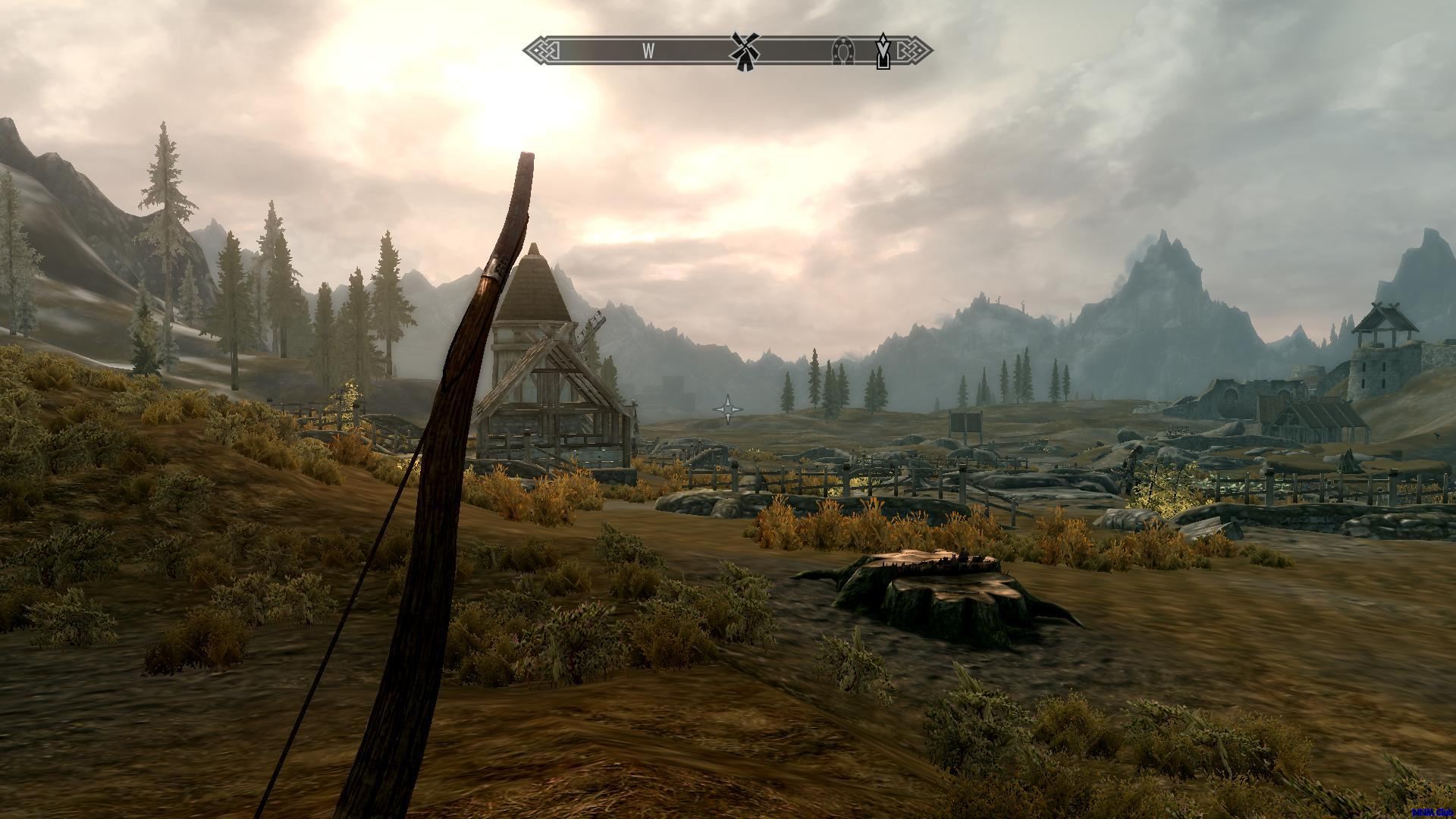Click the windmill marker on the compass
This screenshot has height=819, width=1456.
744,51
